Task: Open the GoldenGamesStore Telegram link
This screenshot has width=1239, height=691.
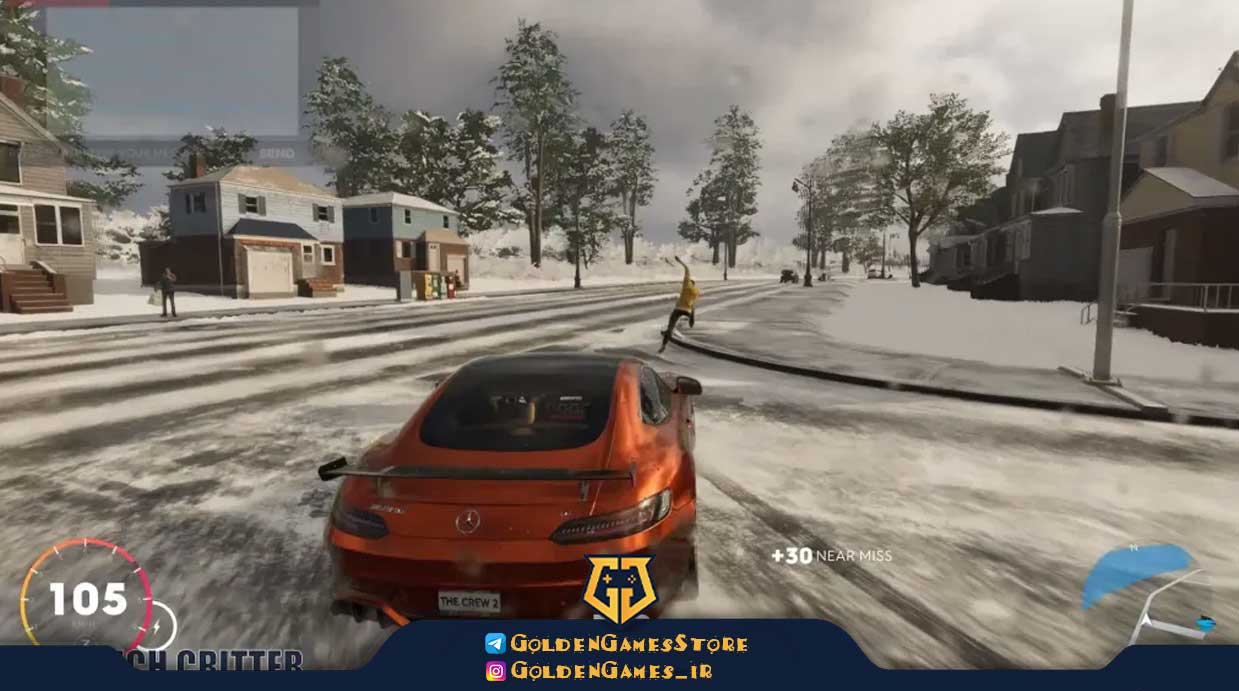Action: [x=617, y=643]
